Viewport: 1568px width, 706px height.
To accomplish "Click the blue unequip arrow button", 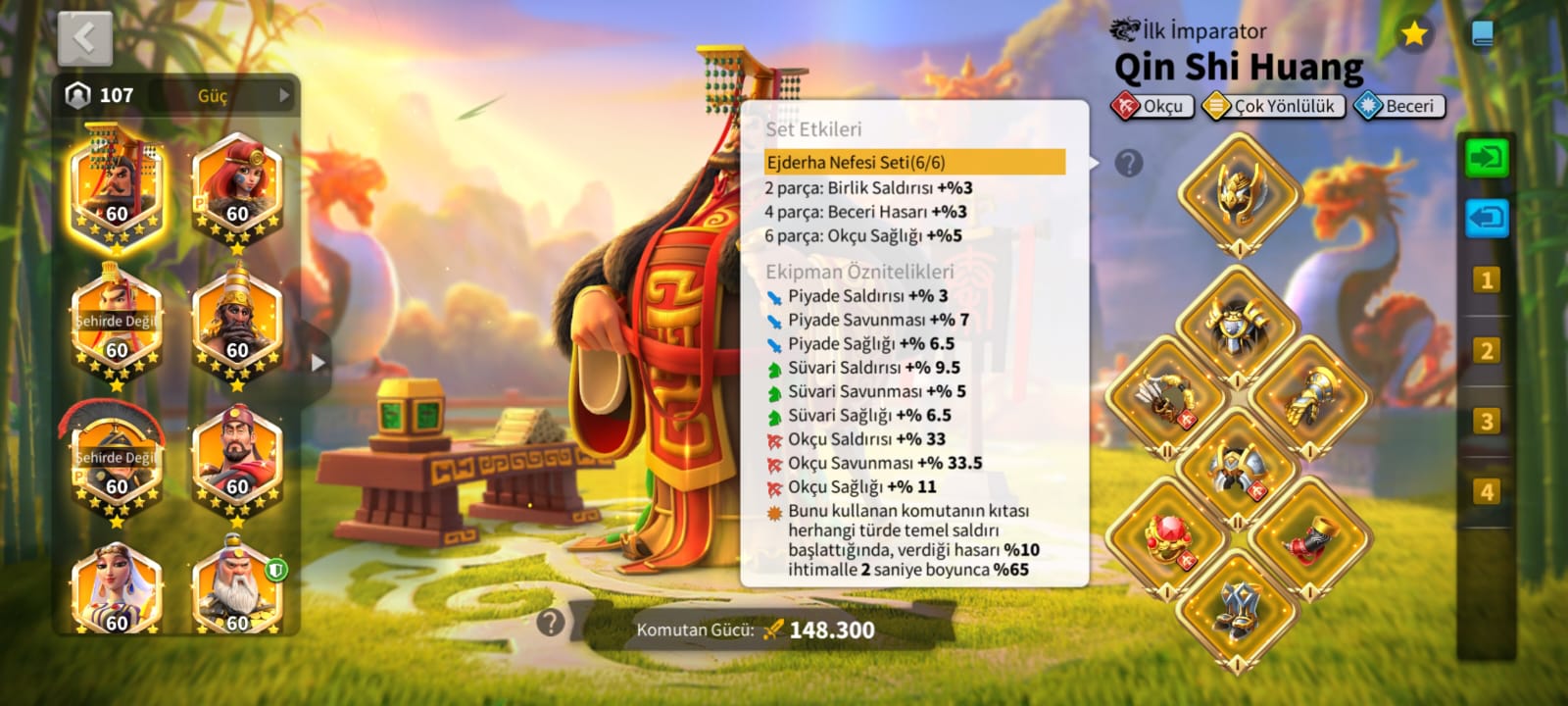I will (1487, 218).
